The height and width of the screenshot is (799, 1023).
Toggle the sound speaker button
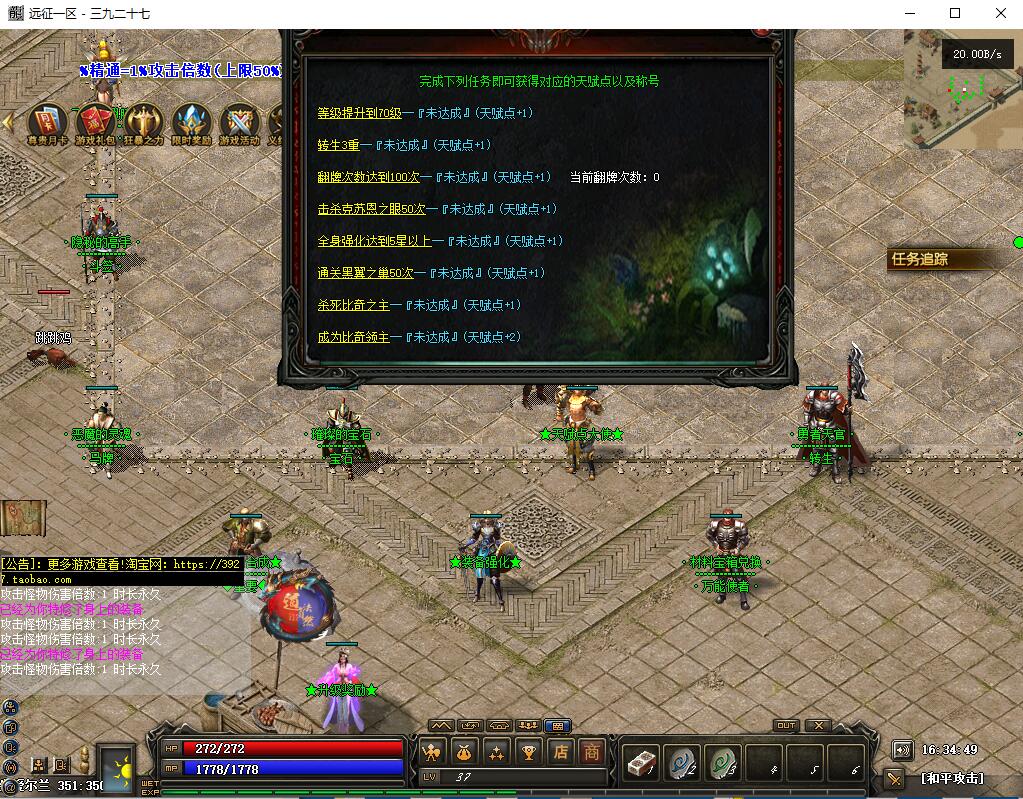902,749
